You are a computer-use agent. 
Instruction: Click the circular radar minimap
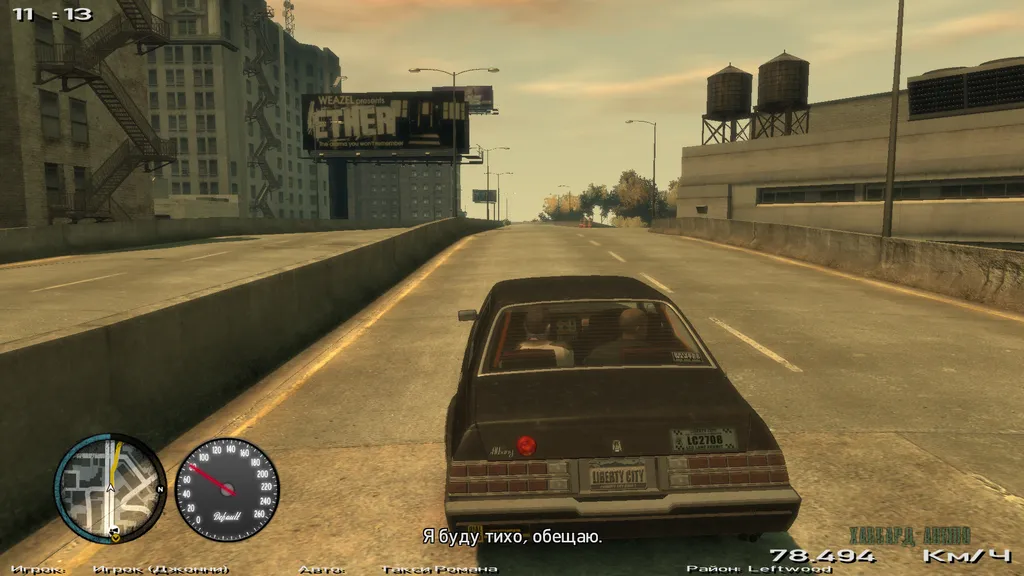tap(110, 488)
